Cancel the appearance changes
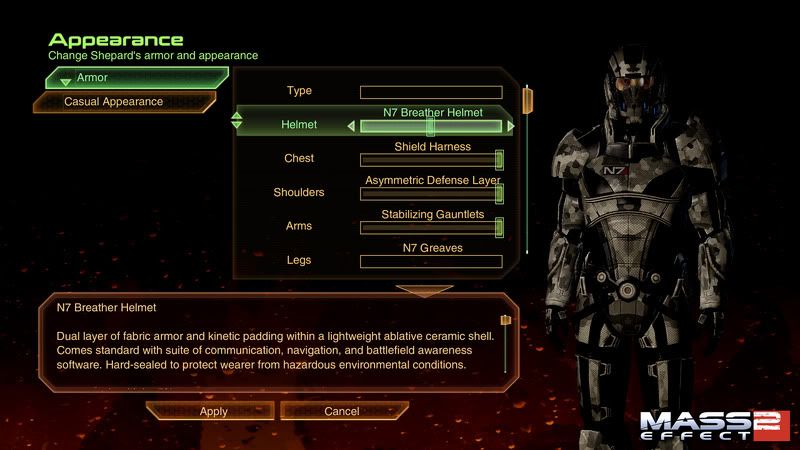The image size is (800, 450). 342,411
